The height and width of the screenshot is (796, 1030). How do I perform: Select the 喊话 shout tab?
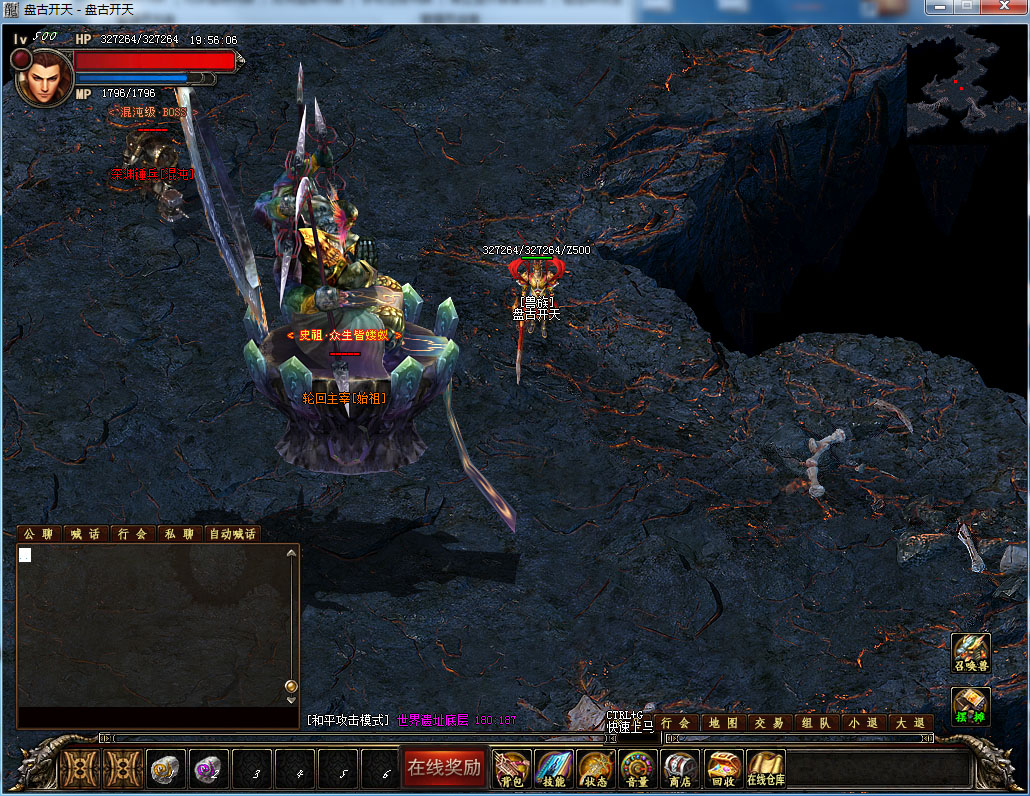pyautogui.click(x=85, y=534)
